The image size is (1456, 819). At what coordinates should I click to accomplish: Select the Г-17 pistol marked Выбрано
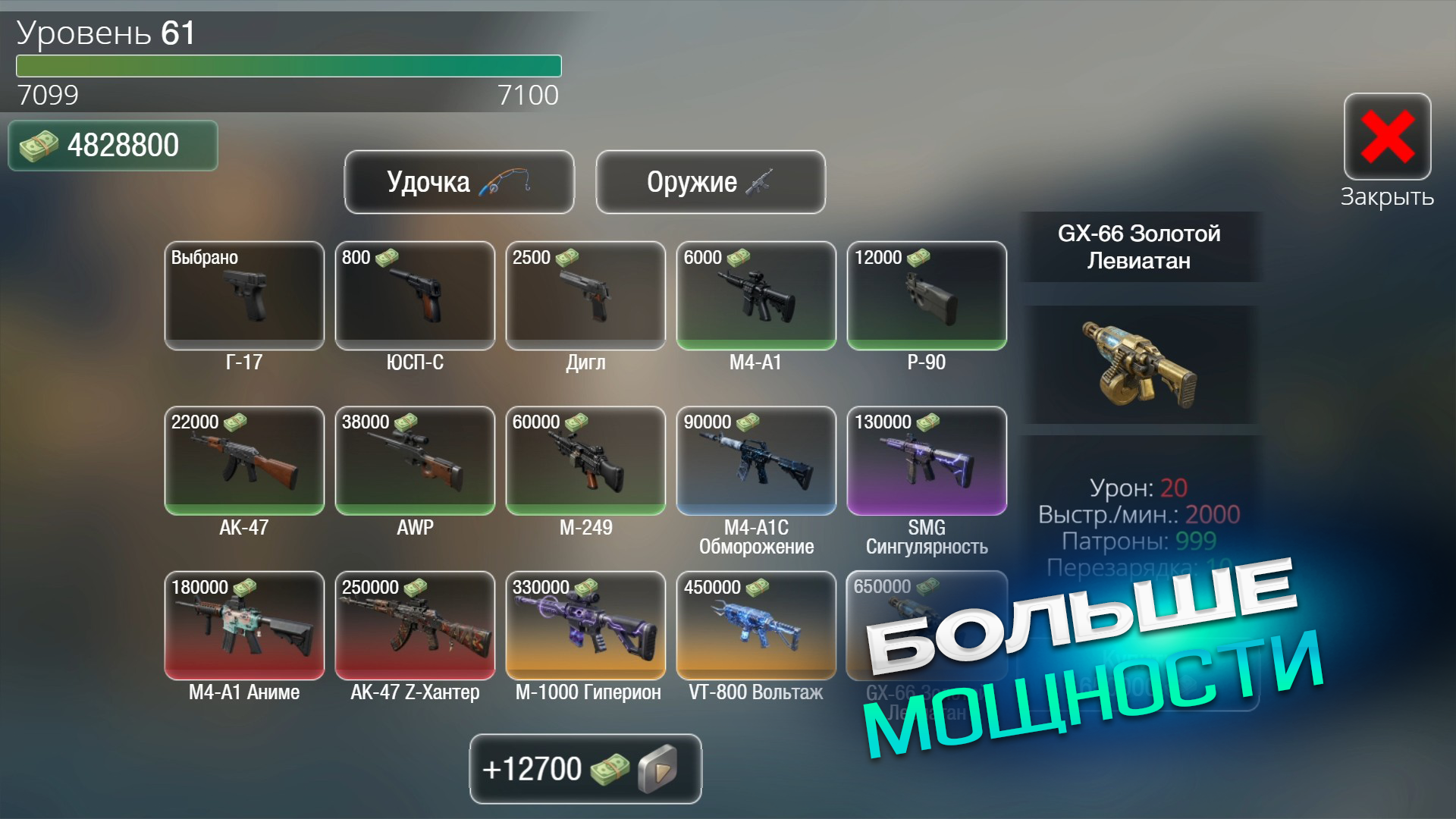(244, 296)
